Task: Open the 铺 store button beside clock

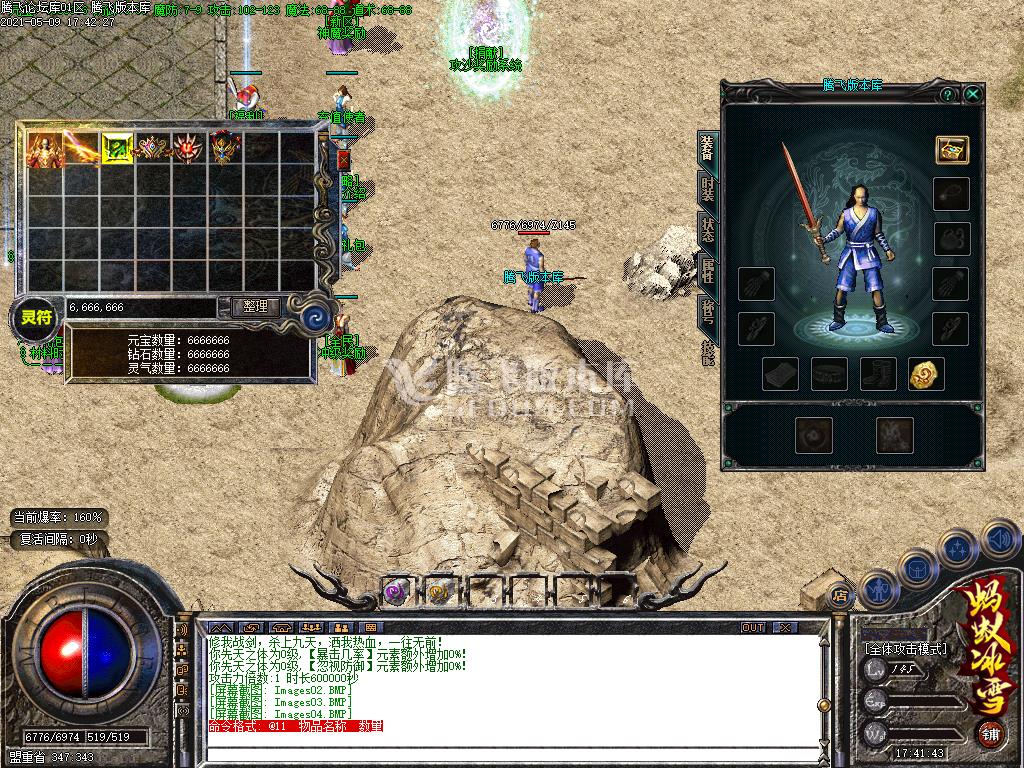Action: coord(989,734)
